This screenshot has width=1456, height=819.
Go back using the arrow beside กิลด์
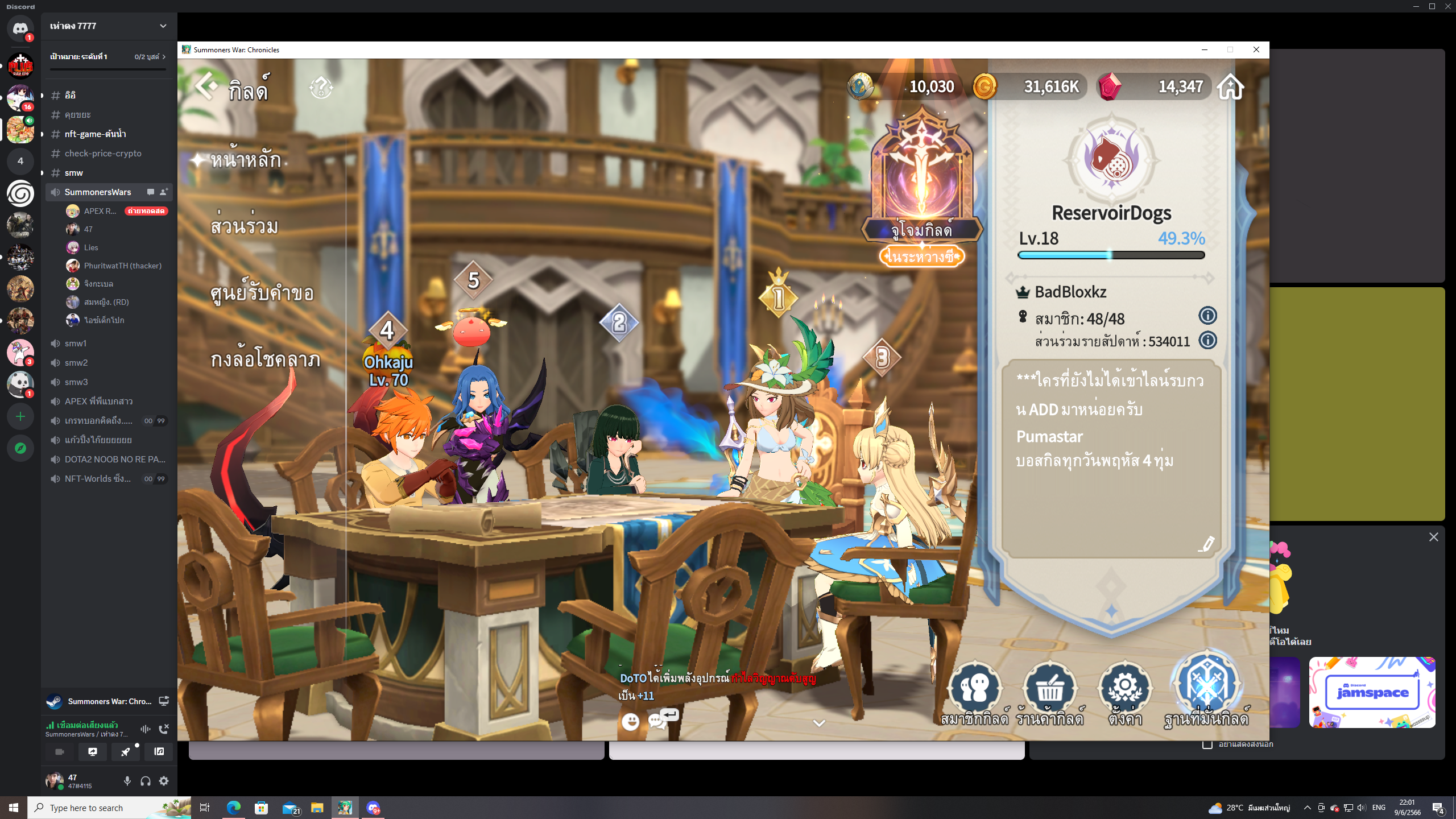pos(206,87)
